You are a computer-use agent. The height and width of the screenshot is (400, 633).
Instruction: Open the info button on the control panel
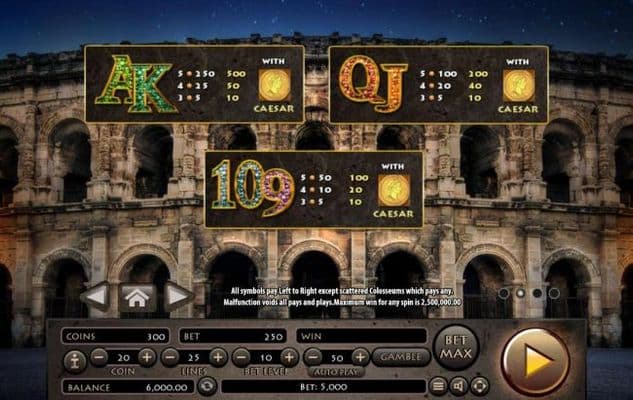point(73,358)
